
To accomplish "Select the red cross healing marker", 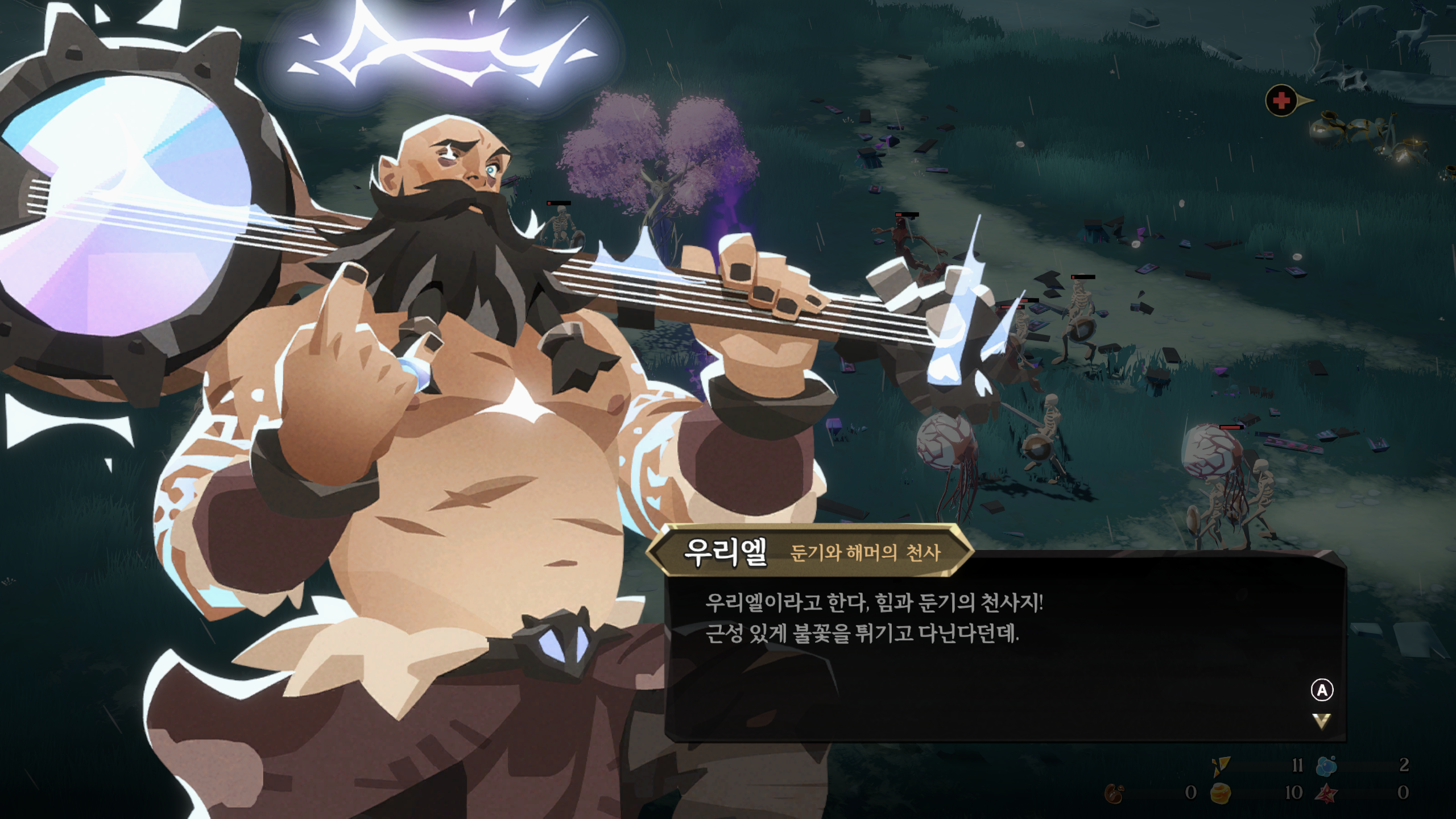I will [x=1281, y=101].
